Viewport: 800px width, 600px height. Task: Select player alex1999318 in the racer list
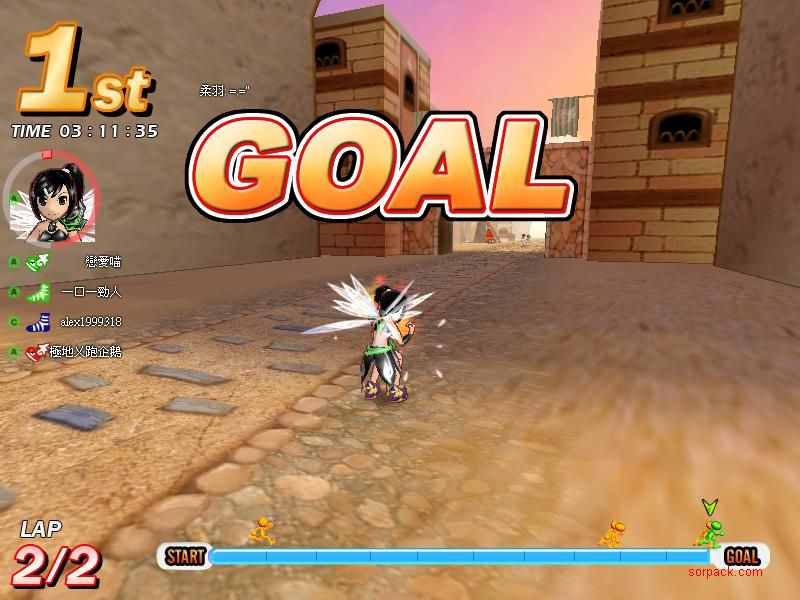click(90, 322)
